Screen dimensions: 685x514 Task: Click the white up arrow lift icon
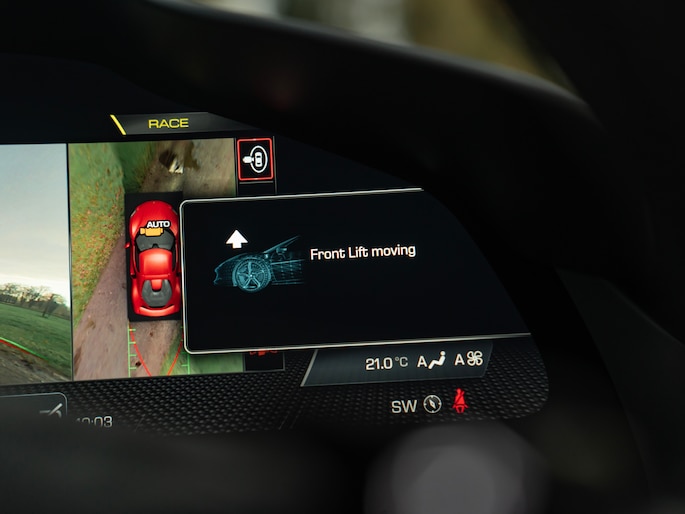click(x=236, y=238)
